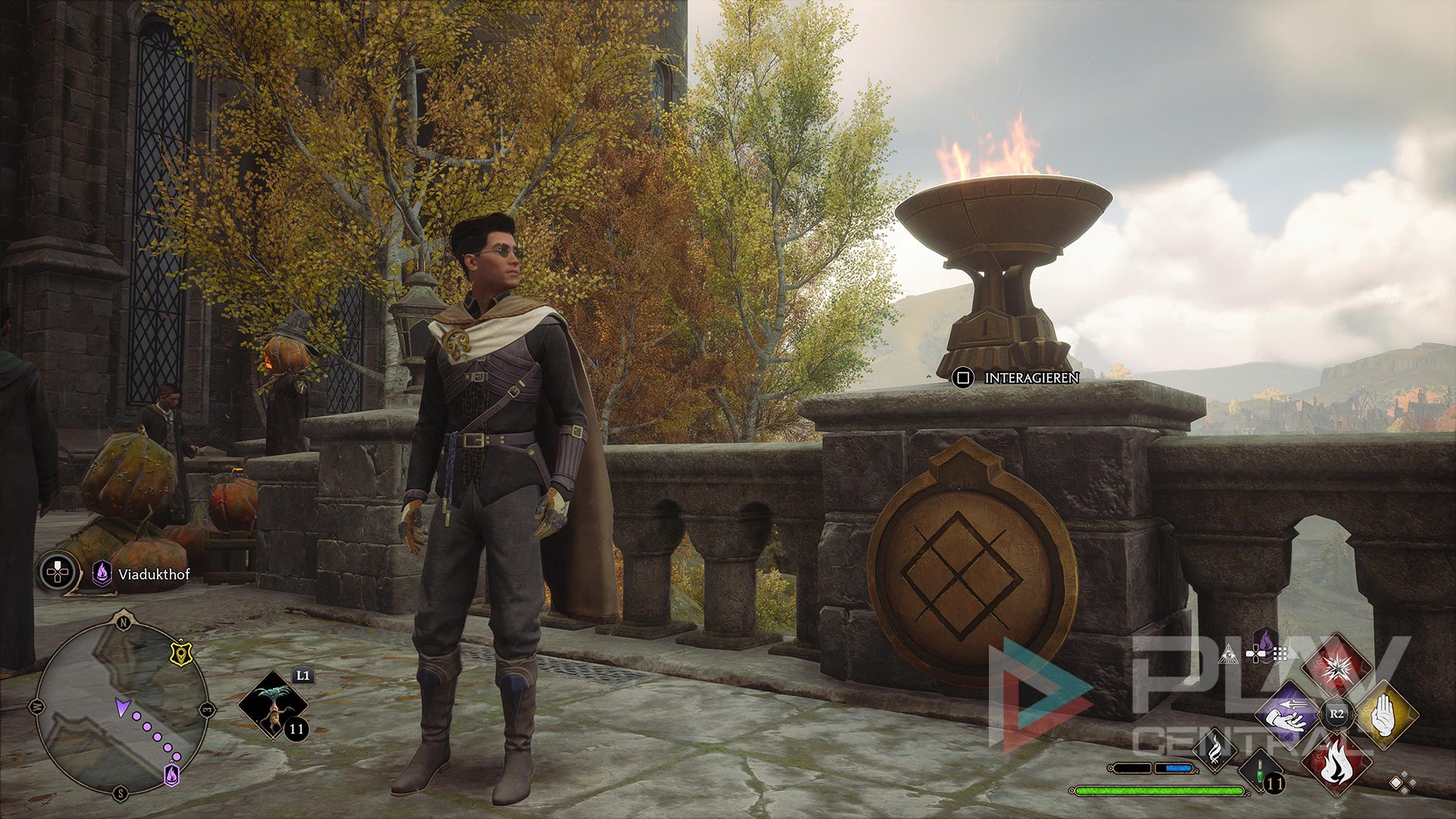This screenshot has height=819, width=1456.
Task: Cast the red starburst spell
Action: tap(1336, 666)
